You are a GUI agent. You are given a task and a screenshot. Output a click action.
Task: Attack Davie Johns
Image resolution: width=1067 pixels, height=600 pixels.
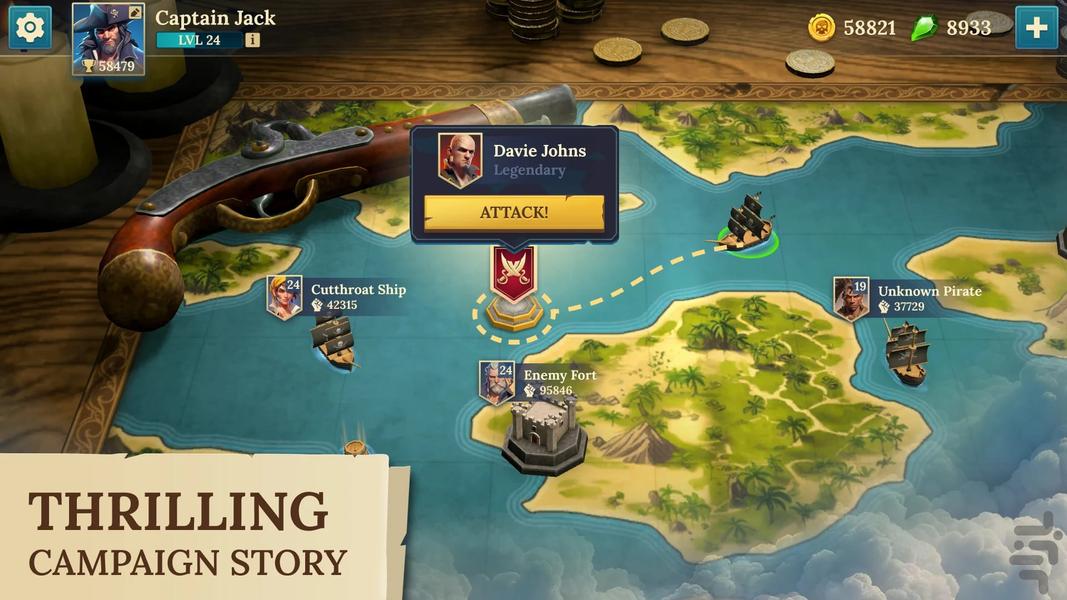pos(514,213)
